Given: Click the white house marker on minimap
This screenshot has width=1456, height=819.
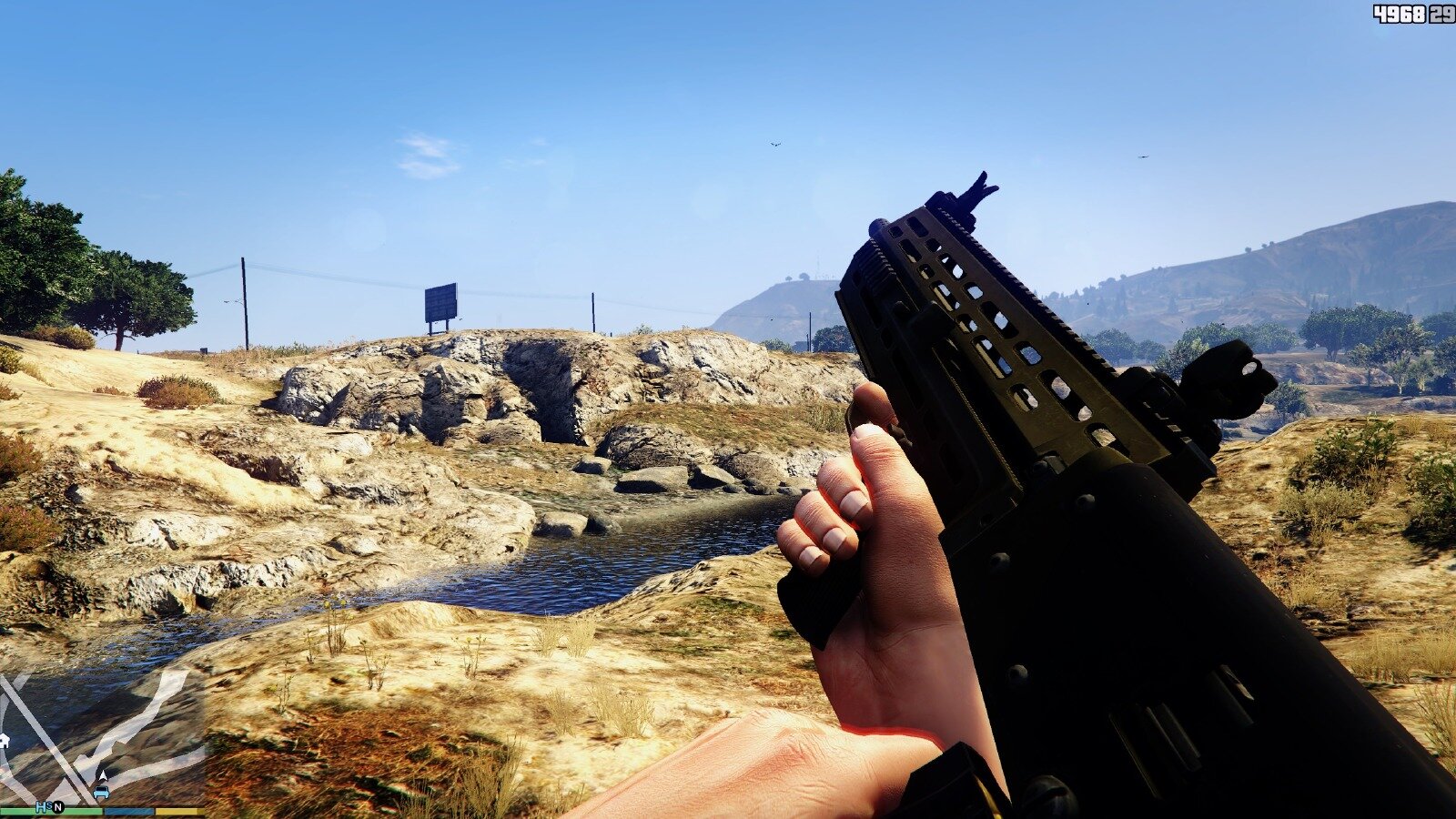Looking at the screenshot, I should point(4,740).
